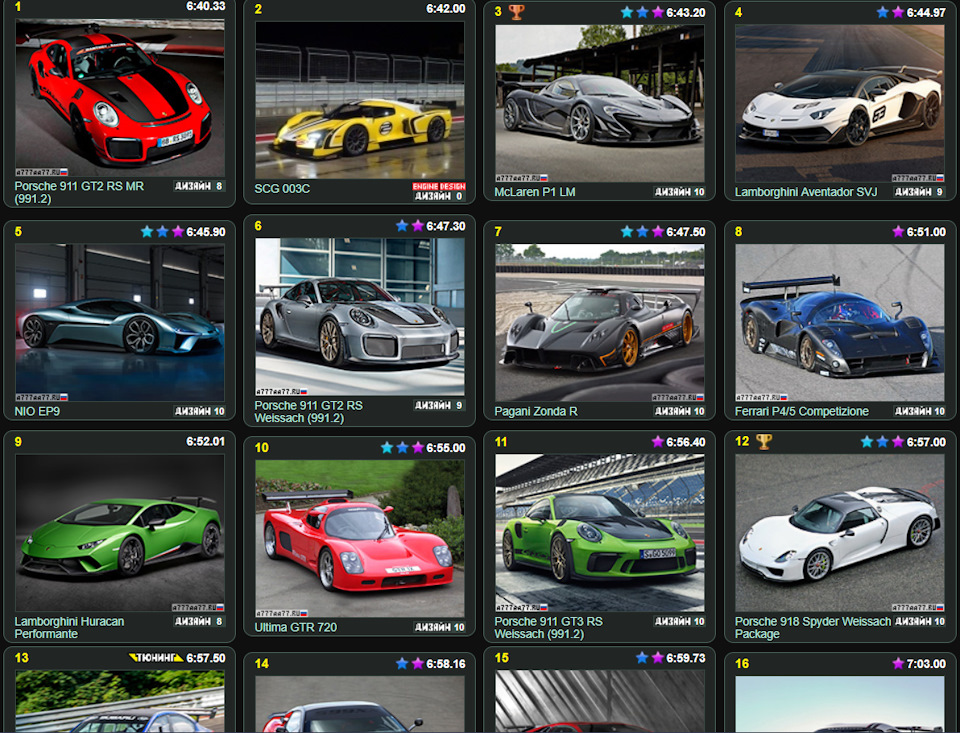Open the Porsche 918 Spyder Weissach Package card

click(x=839, y=532)
